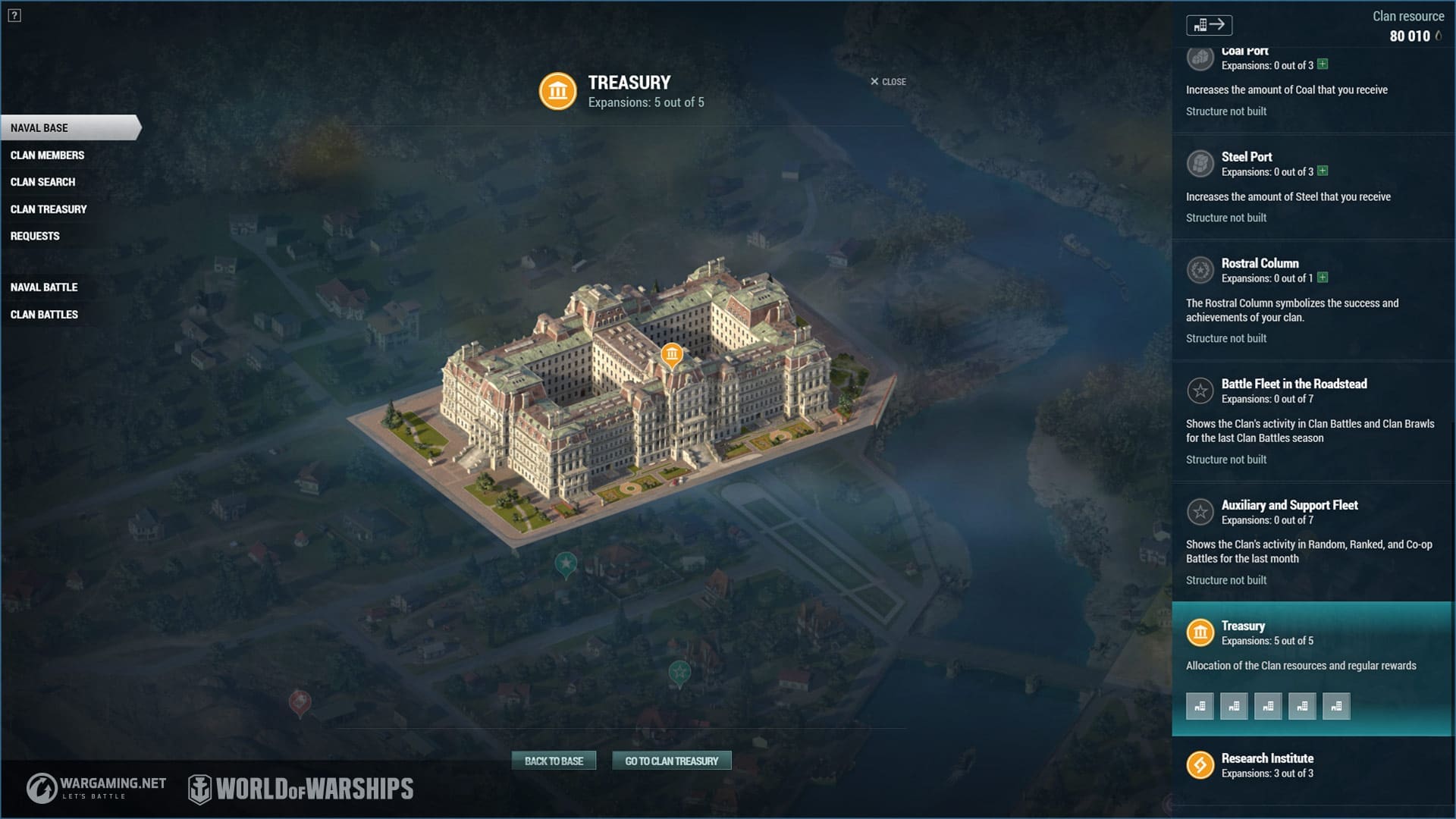The height and width of the screenshot is (819, 1456).
Task: Click the Back to Base button
Action: pos(554,761)
